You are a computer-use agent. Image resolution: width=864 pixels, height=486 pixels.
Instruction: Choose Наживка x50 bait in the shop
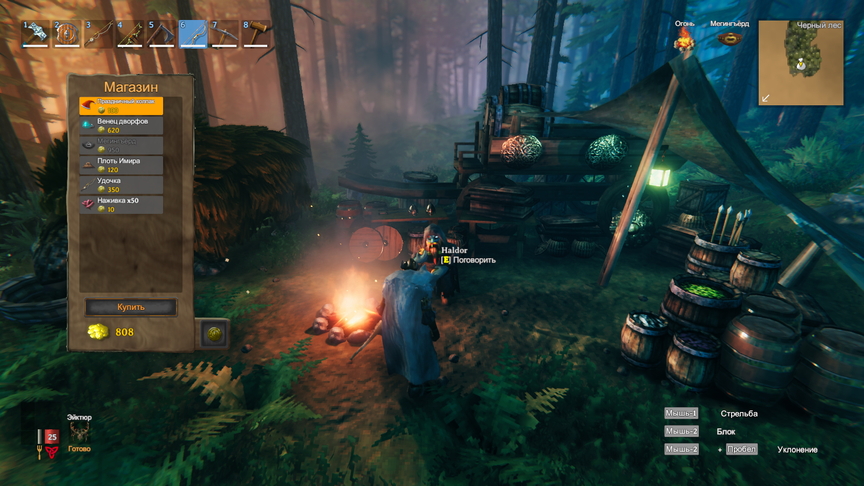pos(120,204)
